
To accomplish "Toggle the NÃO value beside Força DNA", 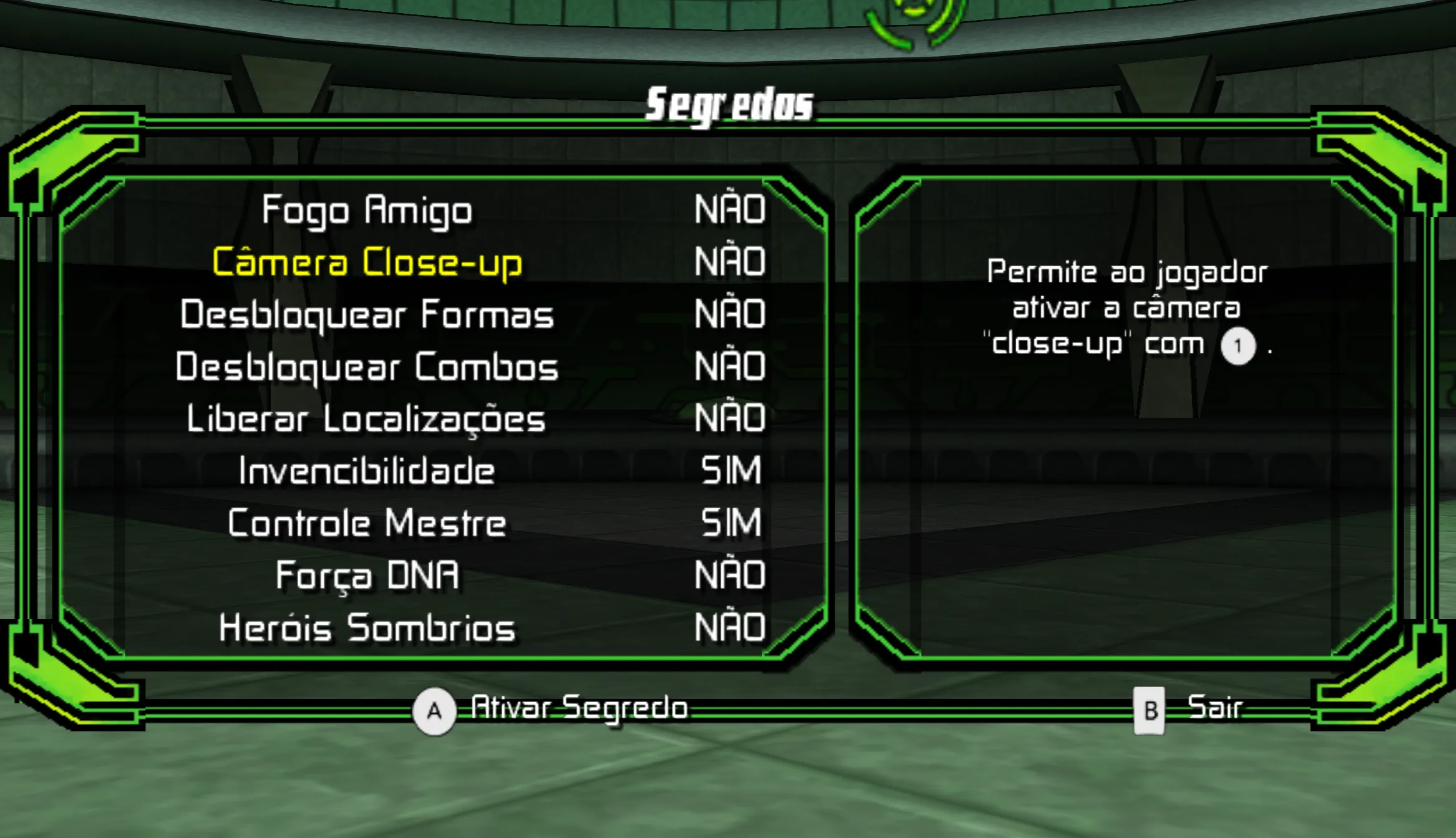I will tap(730, 575).
